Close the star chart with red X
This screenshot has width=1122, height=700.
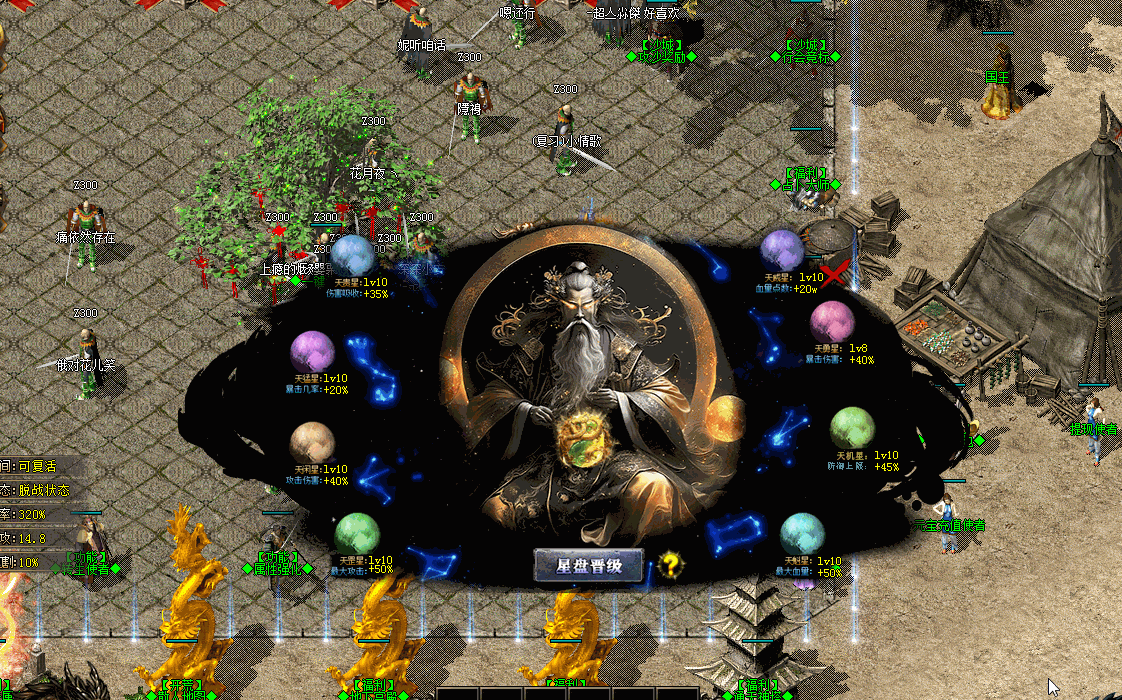point(836,270)
